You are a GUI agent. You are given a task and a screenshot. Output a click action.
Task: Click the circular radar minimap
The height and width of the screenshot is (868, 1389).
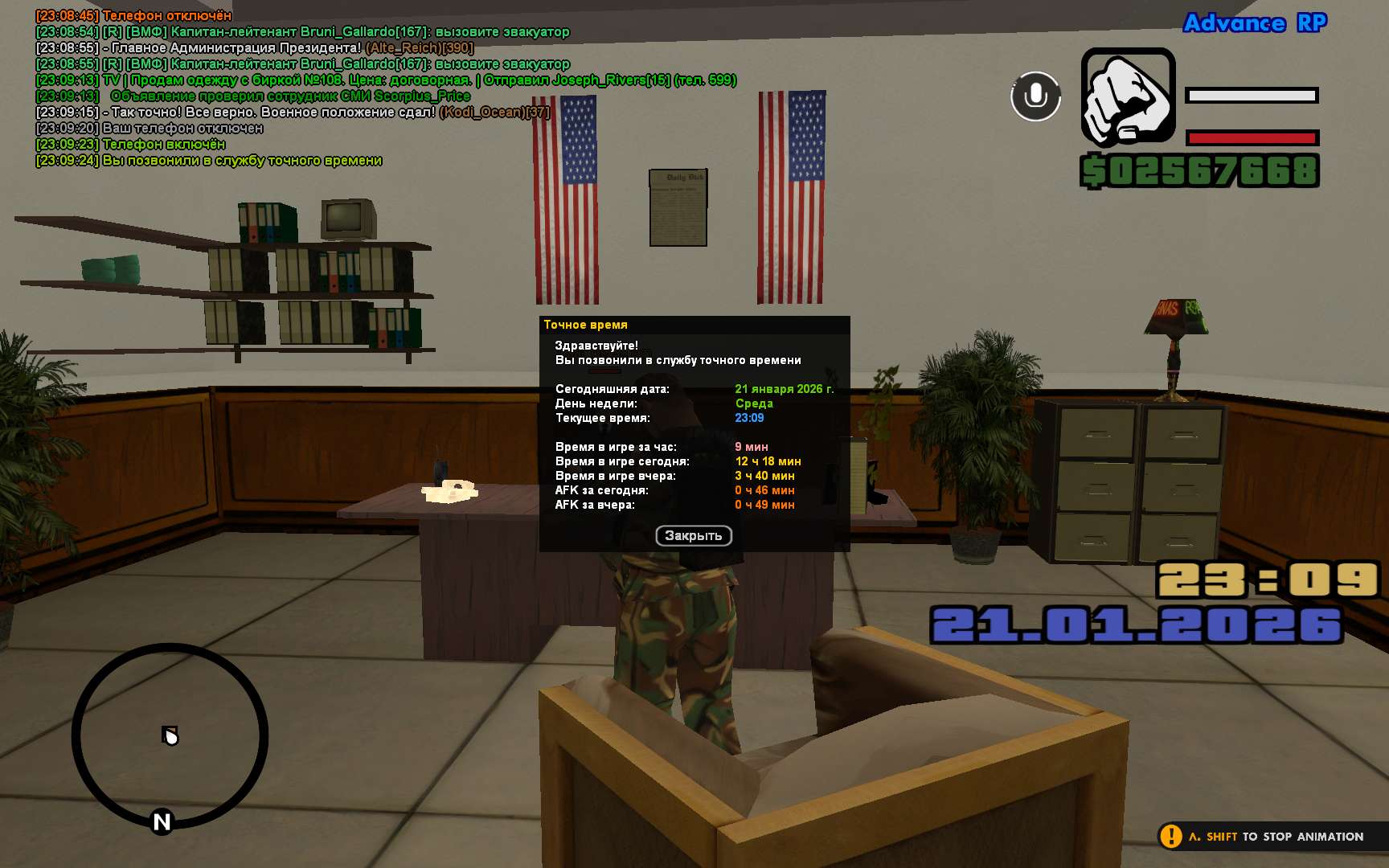point(170,736)
